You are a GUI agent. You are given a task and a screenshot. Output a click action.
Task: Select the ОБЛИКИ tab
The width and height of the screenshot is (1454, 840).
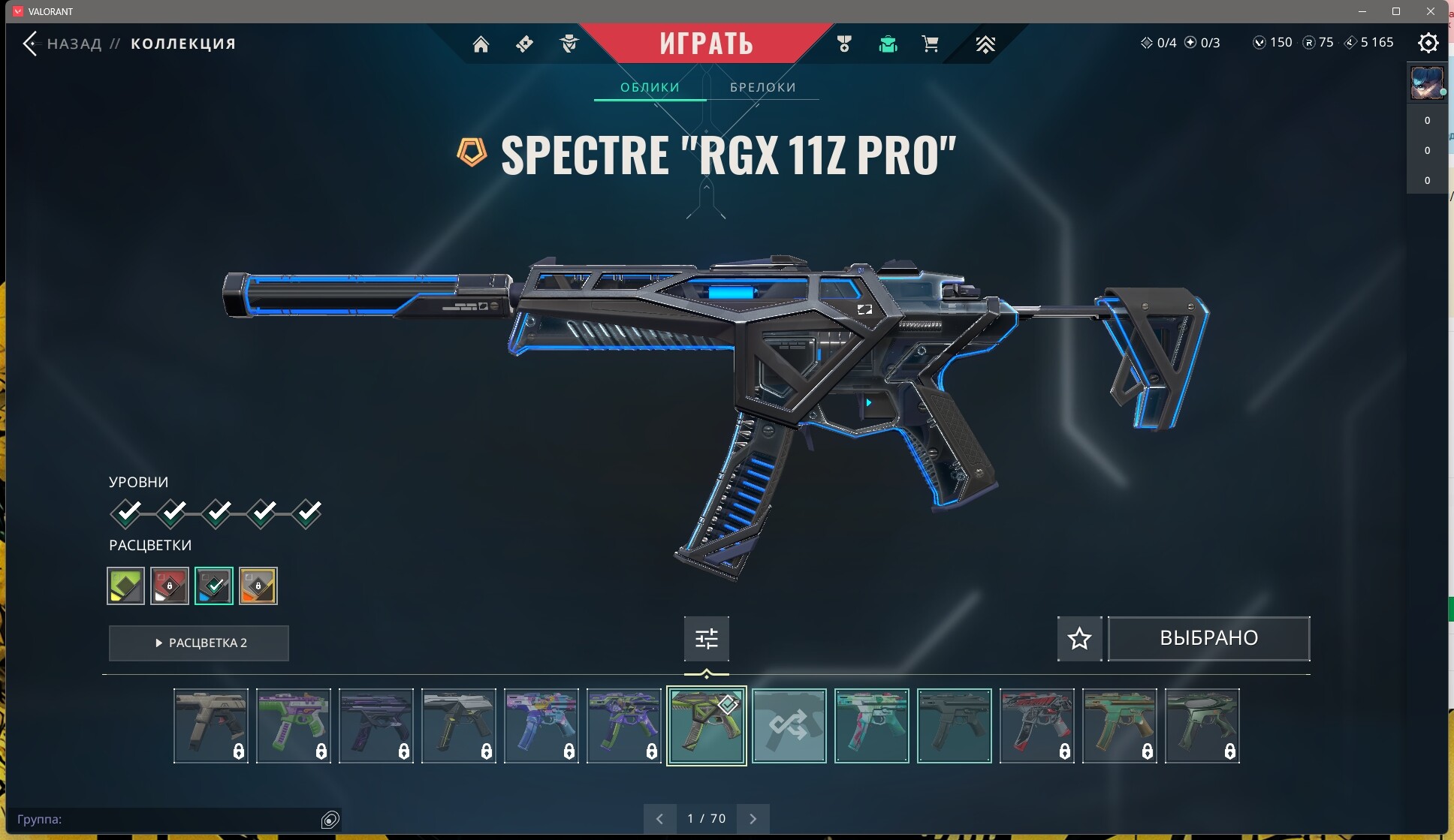click(x=650, y=87)
